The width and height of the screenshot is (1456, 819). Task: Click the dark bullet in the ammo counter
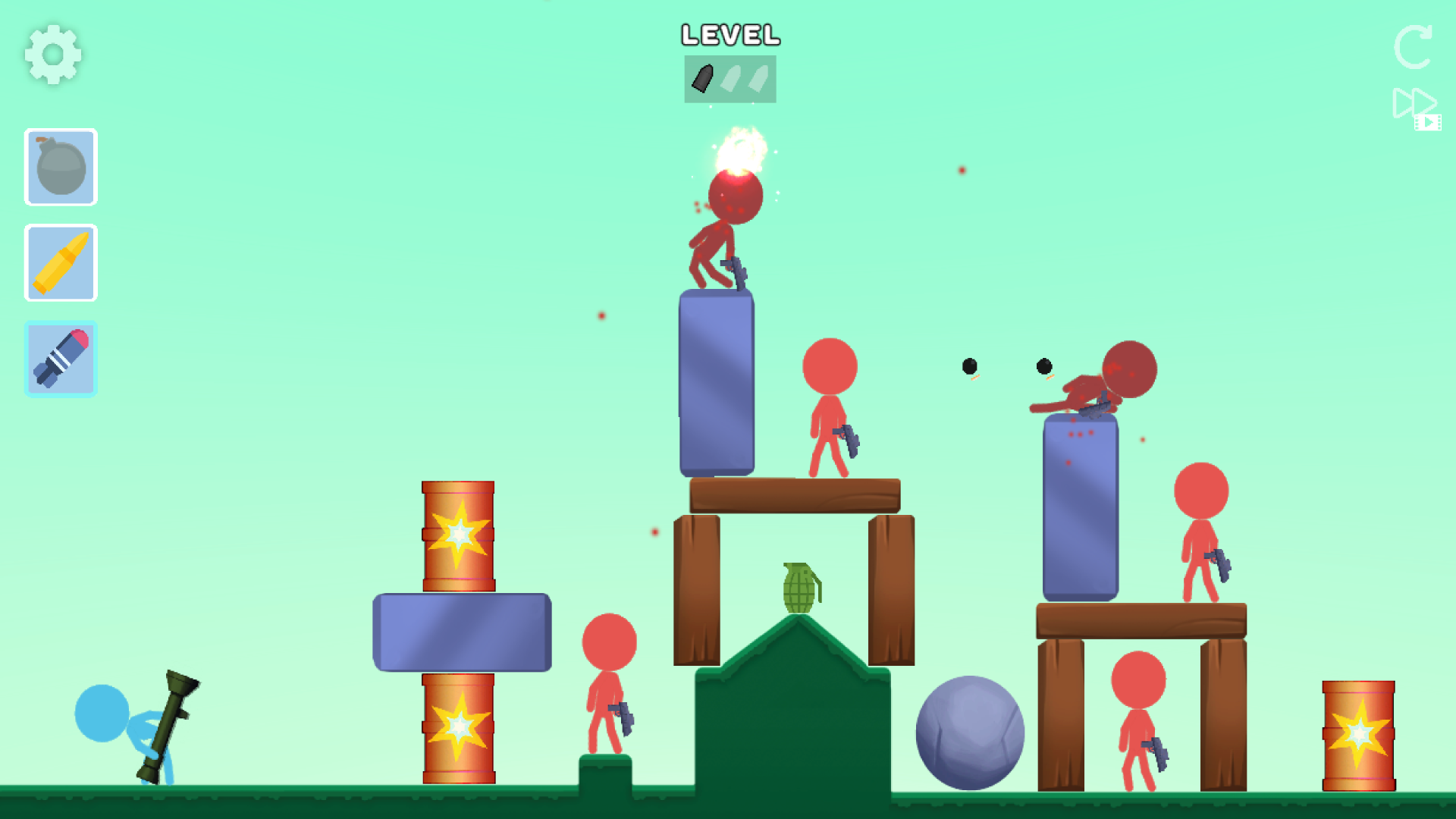[x=702, y=79]
